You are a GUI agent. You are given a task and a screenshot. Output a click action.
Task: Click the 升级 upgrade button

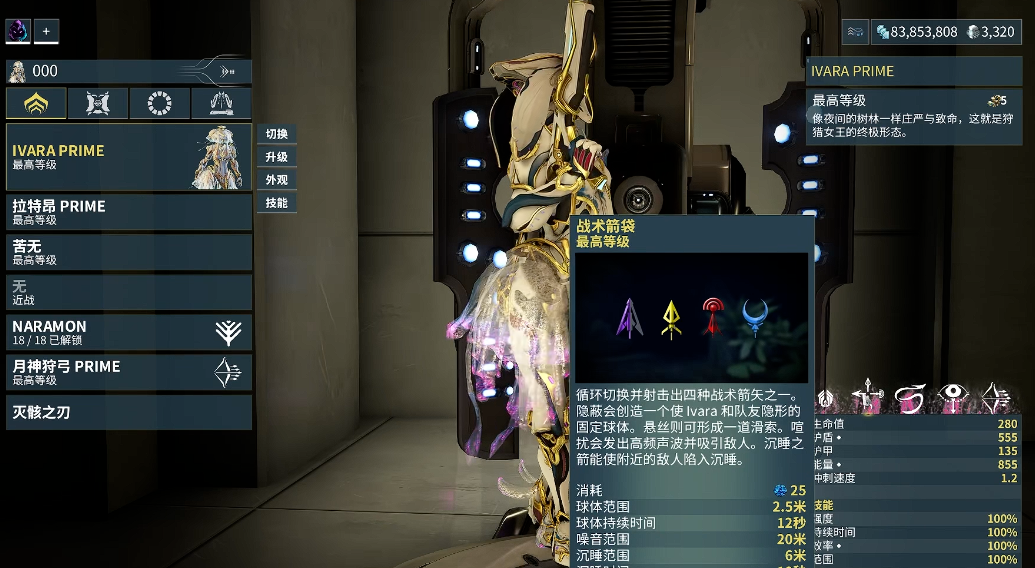tap(277, 158)
